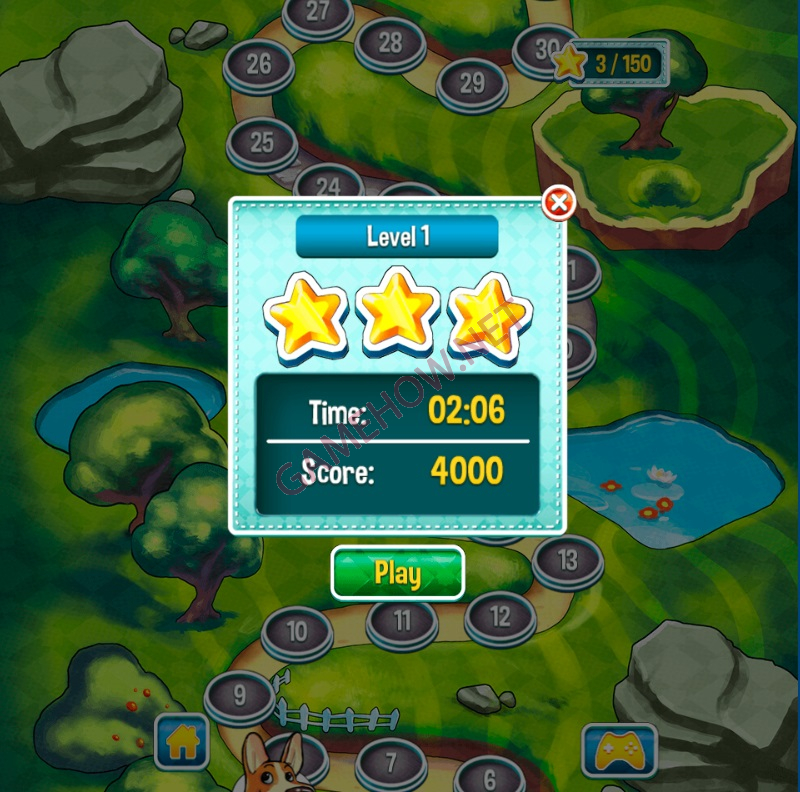The height and width of the screenshot is (792, 800).
Task: Pick level 11 on the path
Action: coord(402,622)
